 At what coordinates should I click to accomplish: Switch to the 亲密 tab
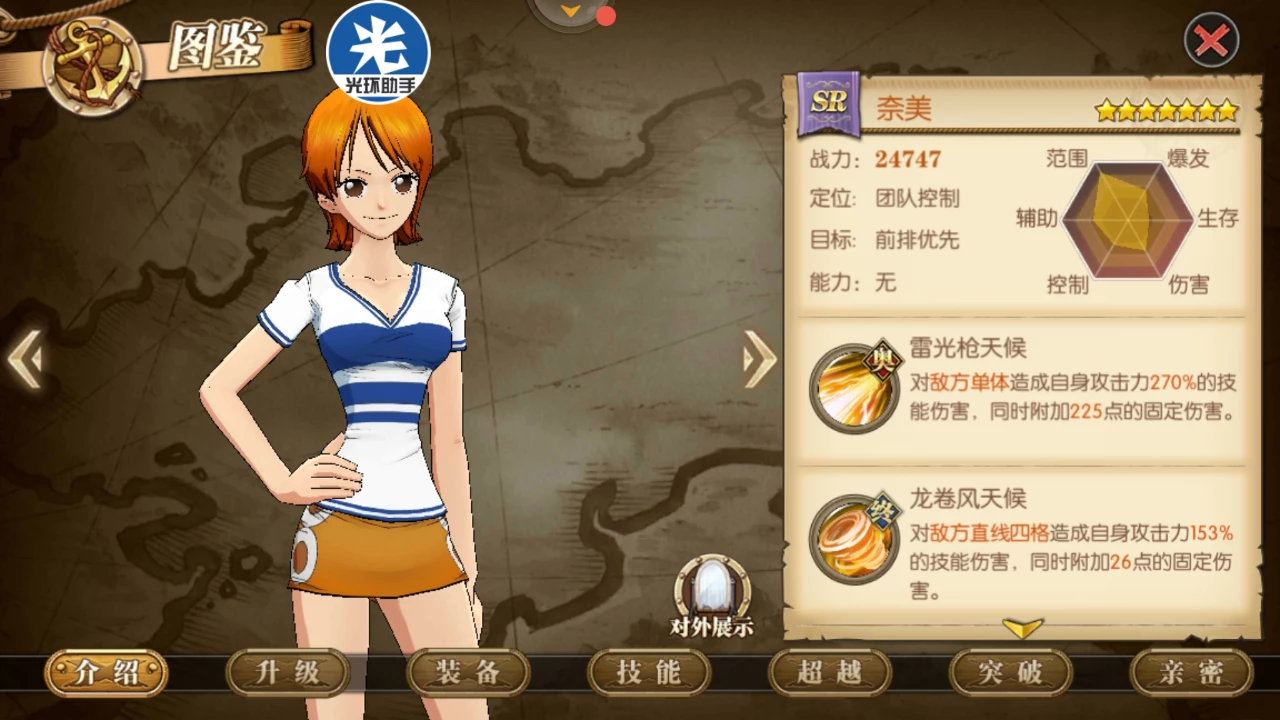coord(1191,672)
